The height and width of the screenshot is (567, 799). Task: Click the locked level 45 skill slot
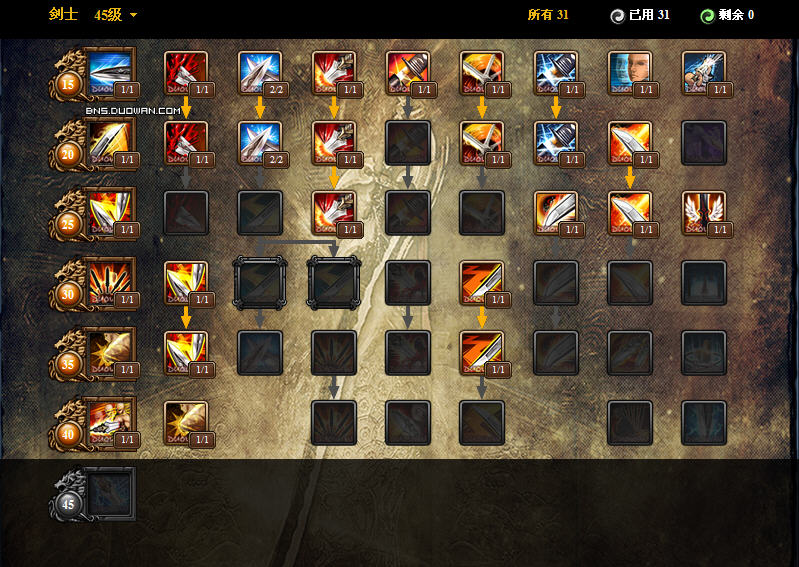[x=109, y=493]
